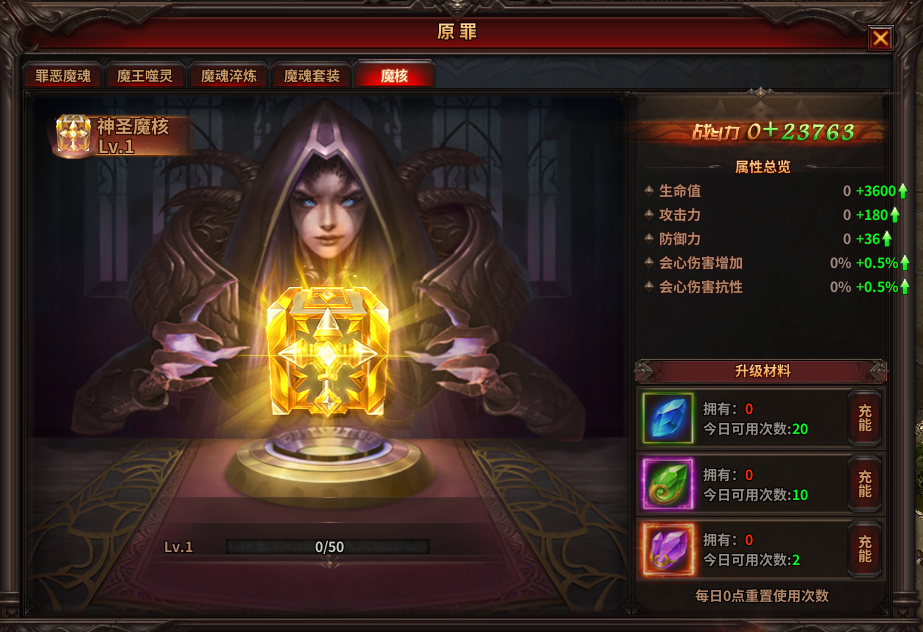The width and height of the screenshot is (923, 632).
Task: Click 充能 beside the blue crystal
Action: pyautogui.click(x=864, y=418)
